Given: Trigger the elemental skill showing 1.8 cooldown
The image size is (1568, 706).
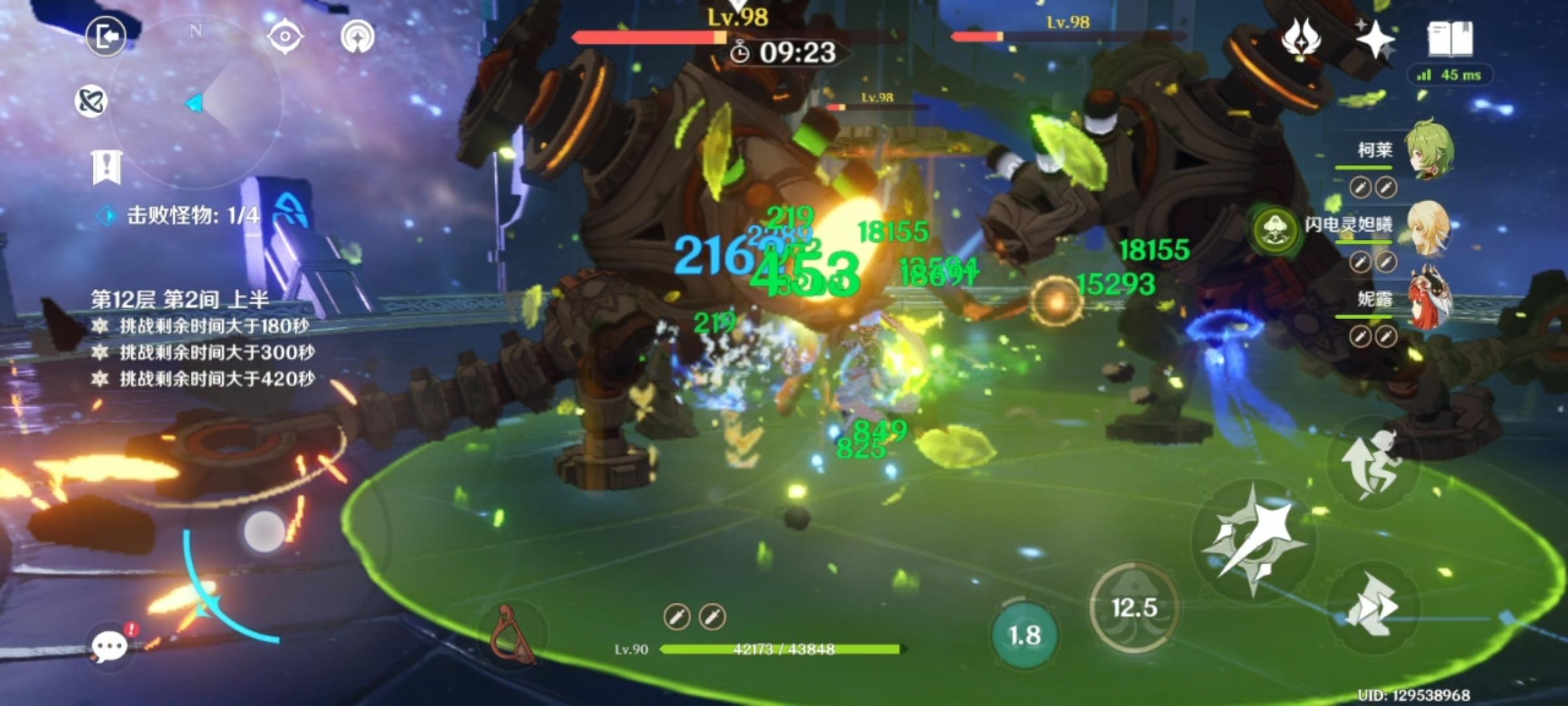Looking at the screenshot, I should [x=1024, y=635].
